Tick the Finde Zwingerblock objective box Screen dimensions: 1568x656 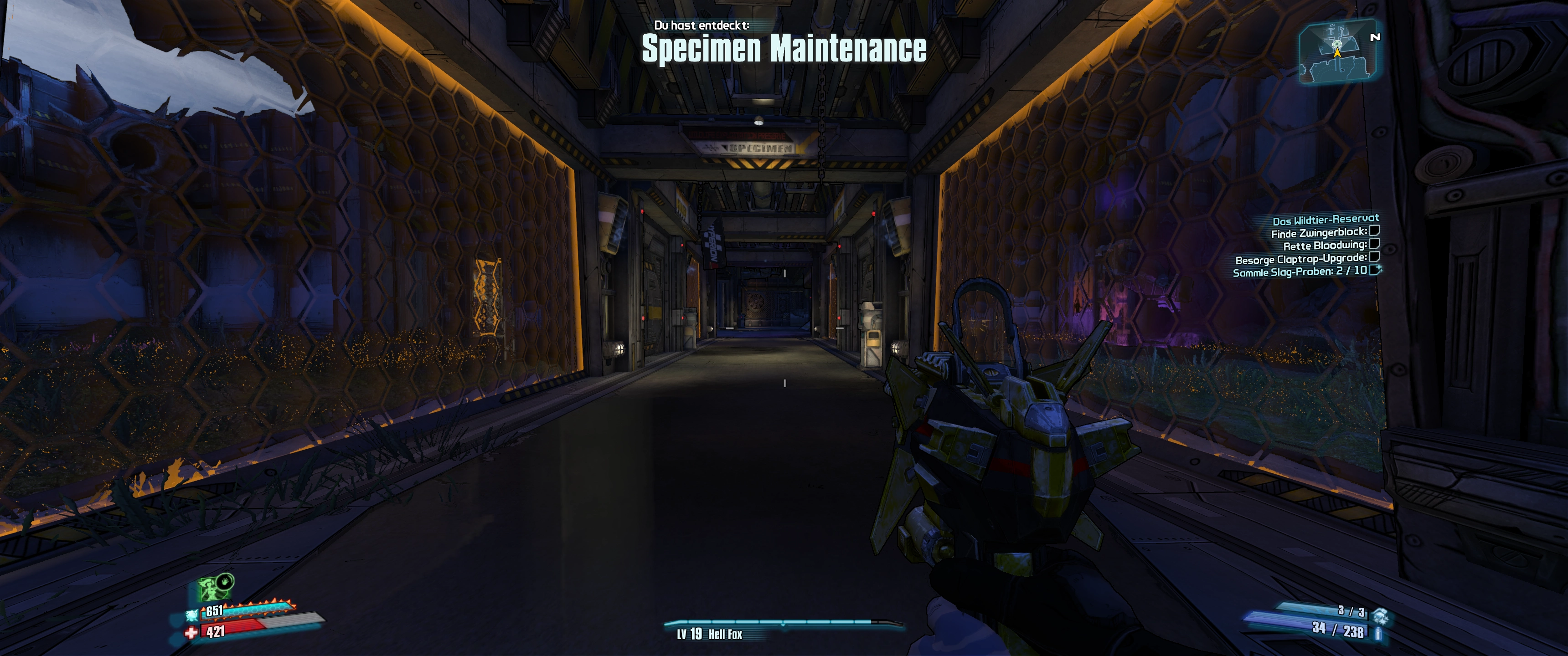tap(1374, 231)
